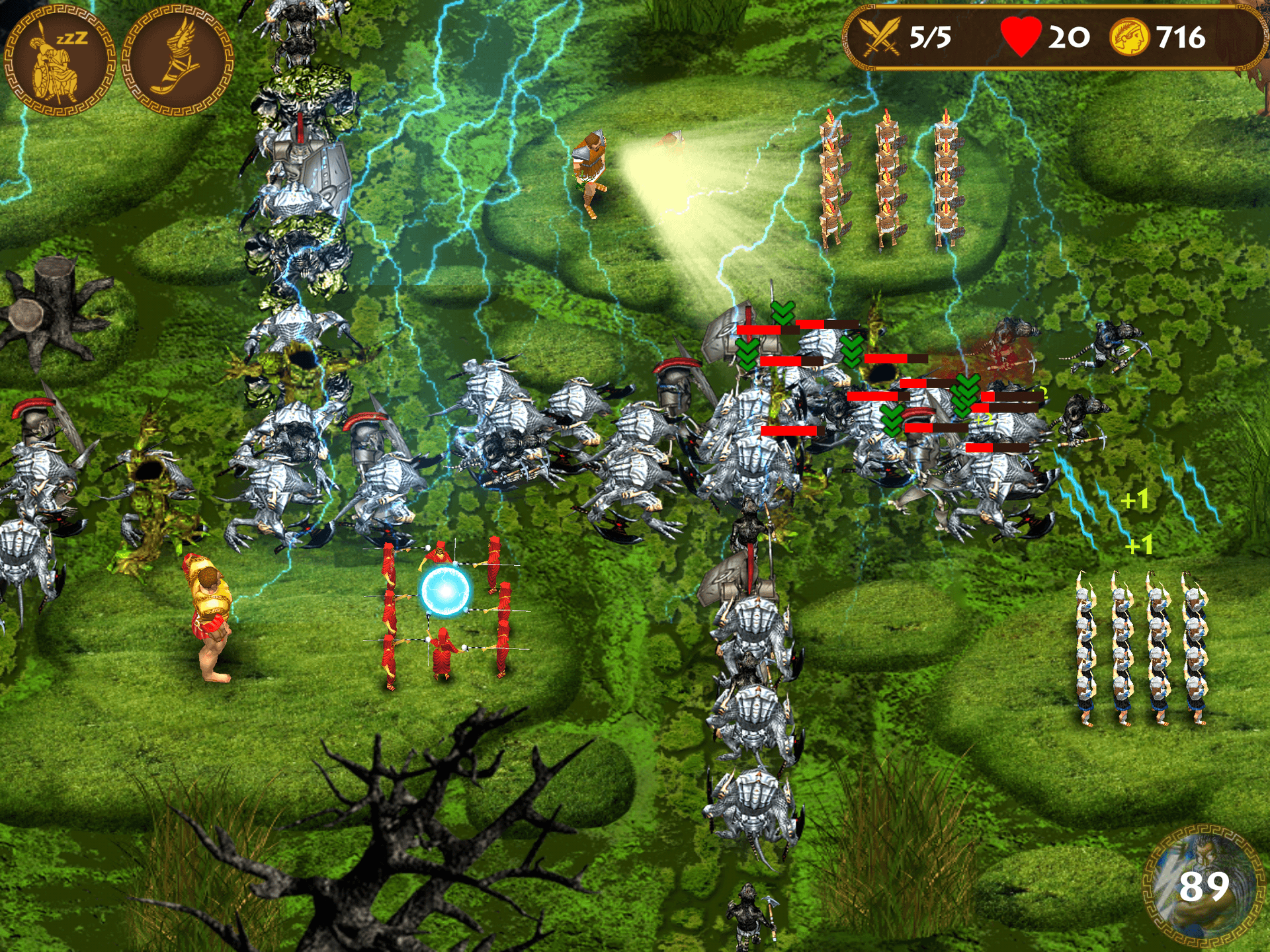Screen dimensions: 1270x952
Task: Activate the winged sandal speed ability
Action: click(177, 61)
